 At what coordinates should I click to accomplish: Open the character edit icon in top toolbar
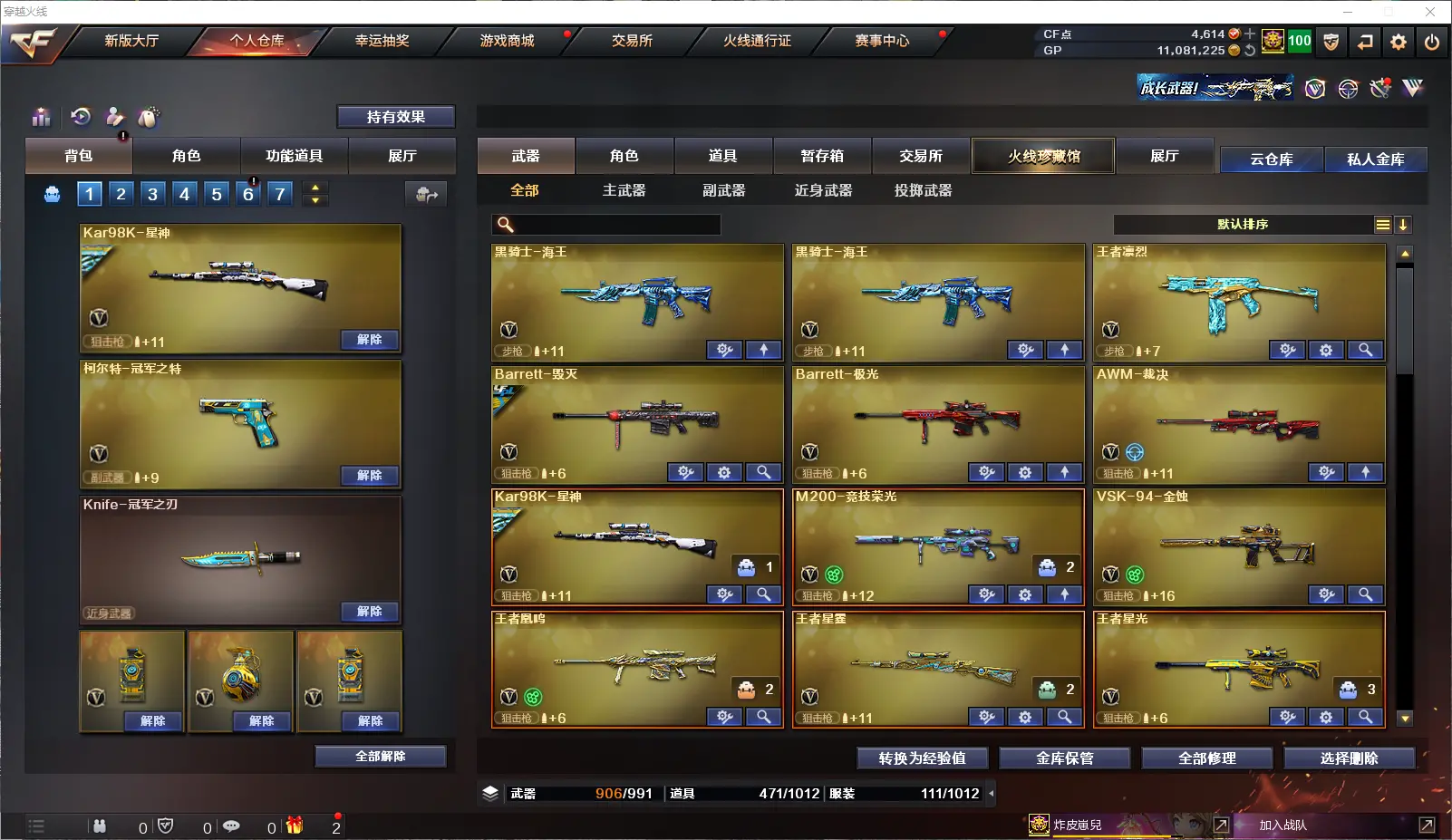pyautogui.click(x=113, y=117)
